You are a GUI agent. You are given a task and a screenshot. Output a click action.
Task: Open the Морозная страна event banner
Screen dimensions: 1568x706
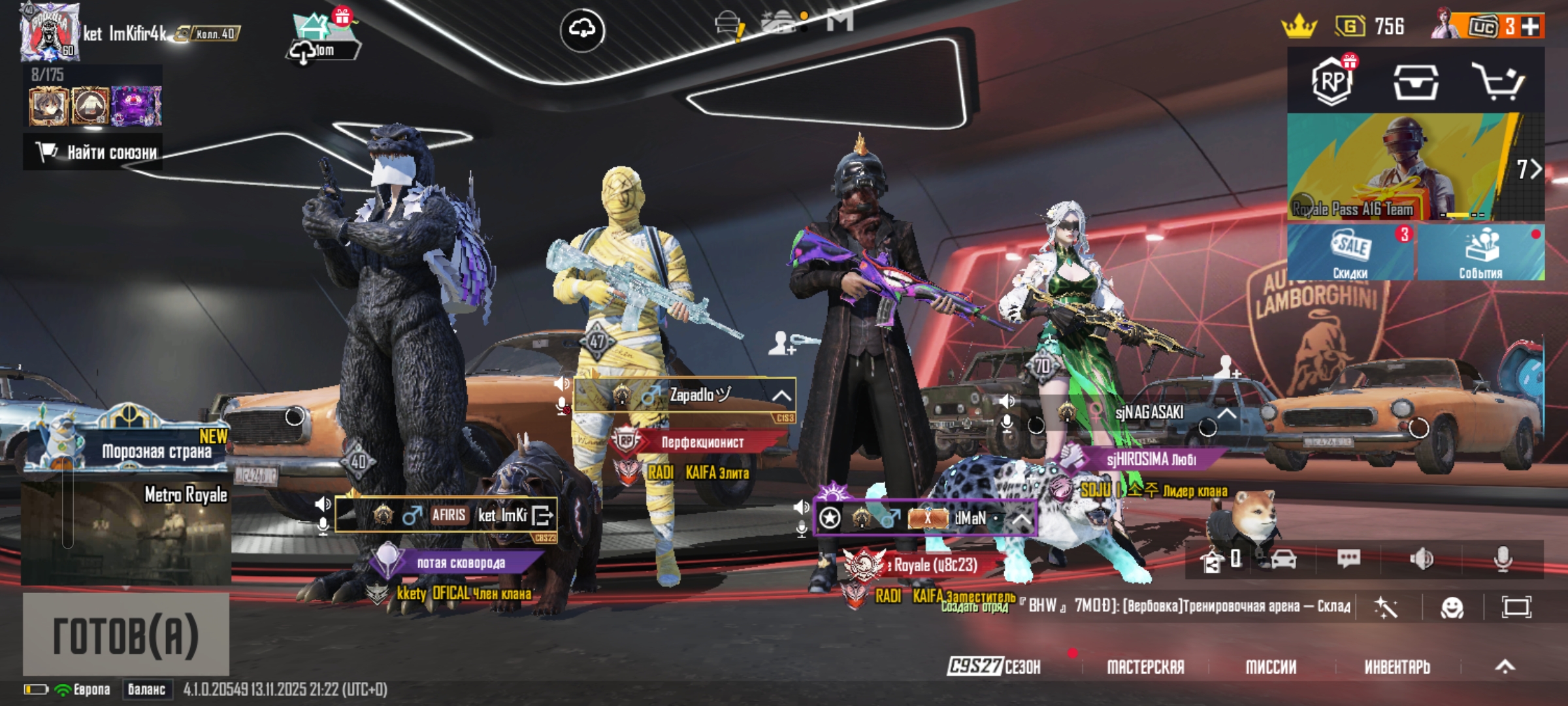click(127, 446)
